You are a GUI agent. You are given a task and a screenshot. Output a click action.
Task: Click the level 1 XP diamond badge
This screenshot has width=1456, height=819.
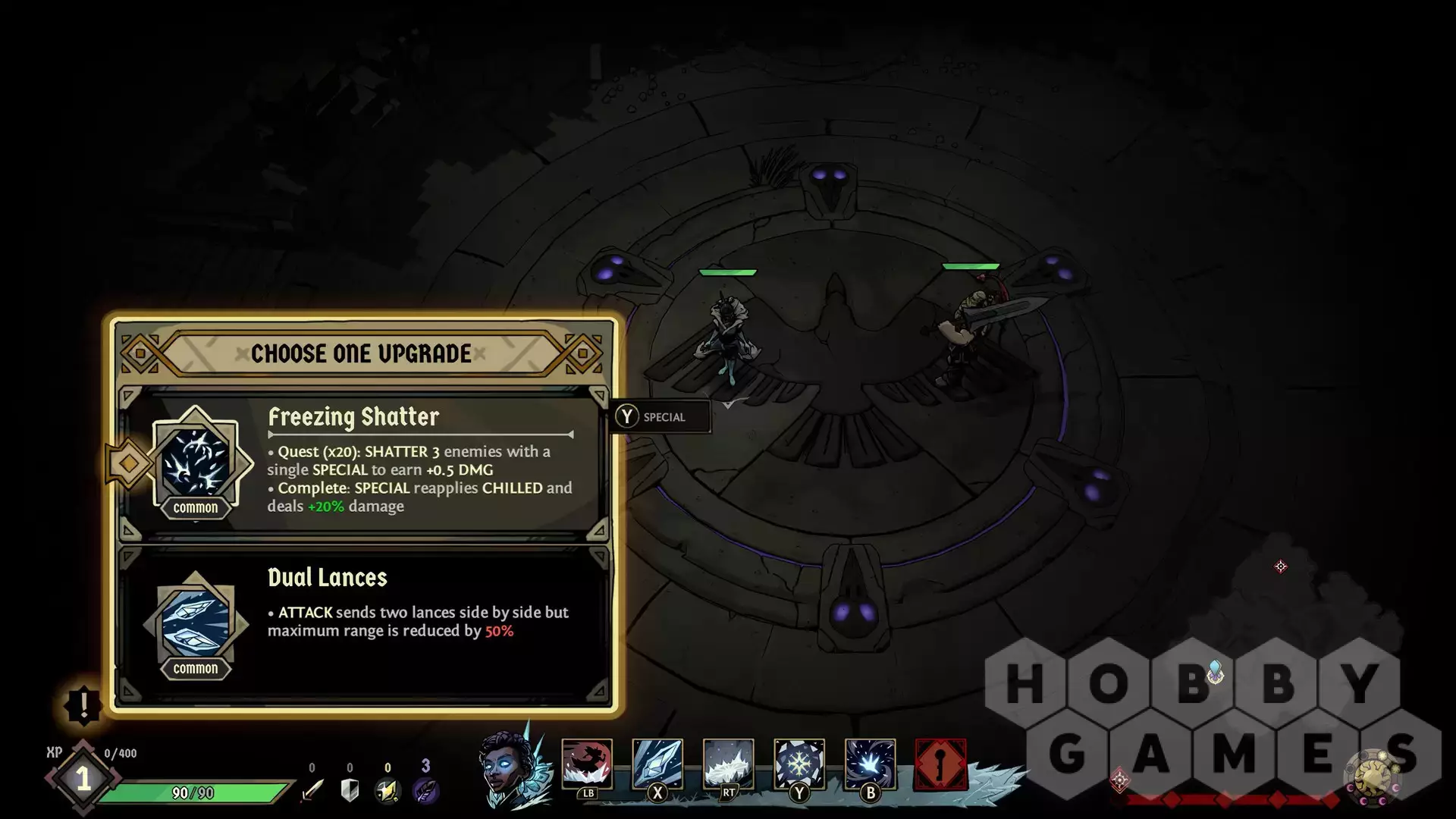(83, 779)
